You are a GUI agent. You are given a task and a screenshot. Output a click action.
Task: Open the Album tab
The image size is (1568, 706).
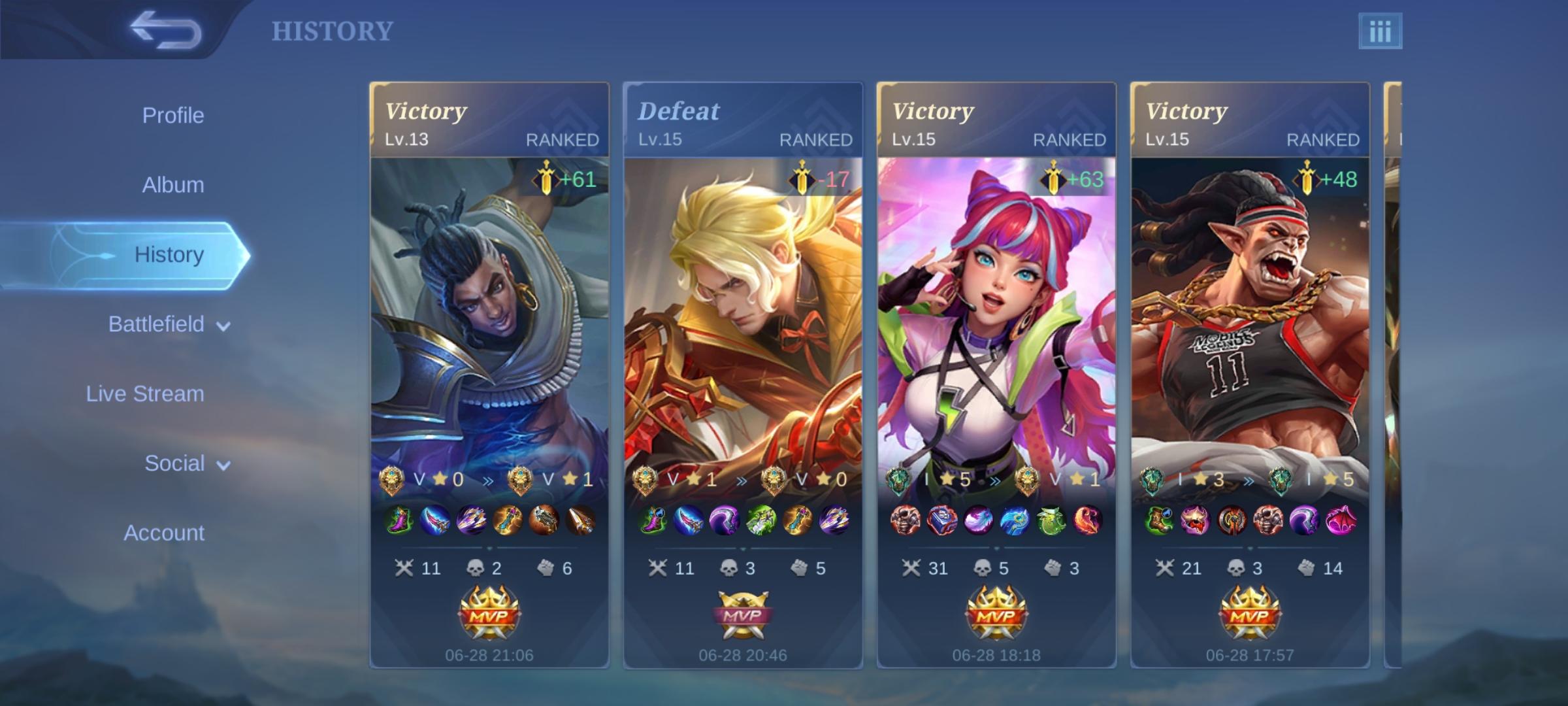pyautogui.click(x=172, y=184)
